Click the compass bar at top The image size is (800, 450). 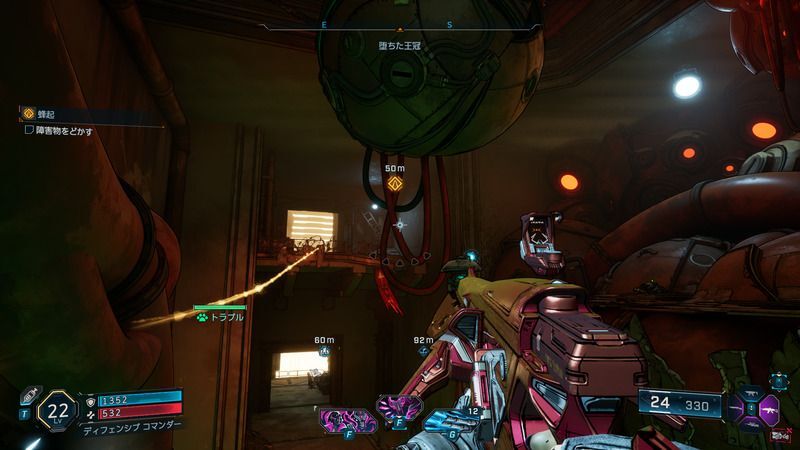point(399,25)
